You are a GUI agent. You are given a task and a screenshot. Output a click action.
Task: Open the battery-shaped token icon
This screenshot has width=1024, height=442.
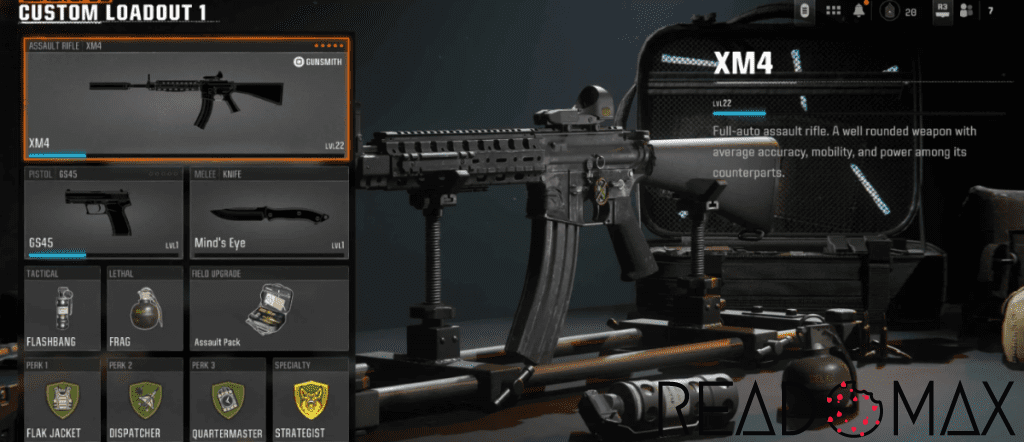tap(803, 11)
